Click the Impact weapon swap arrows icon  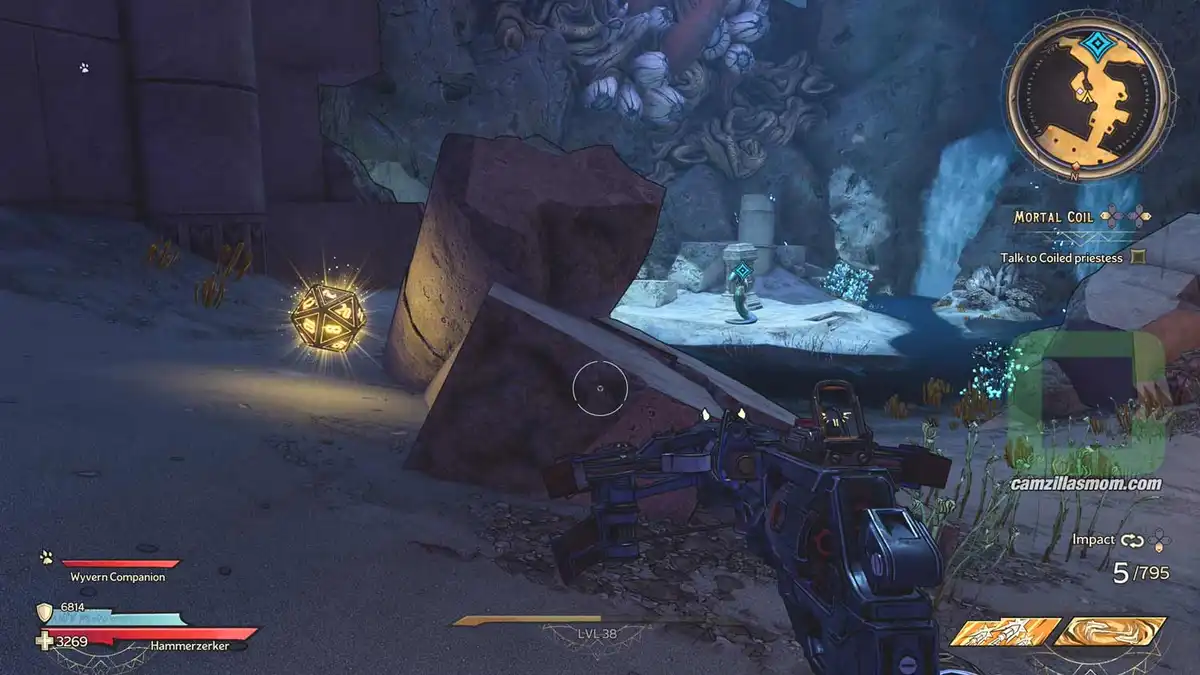pyautogui.click(x=1132, y=540)
